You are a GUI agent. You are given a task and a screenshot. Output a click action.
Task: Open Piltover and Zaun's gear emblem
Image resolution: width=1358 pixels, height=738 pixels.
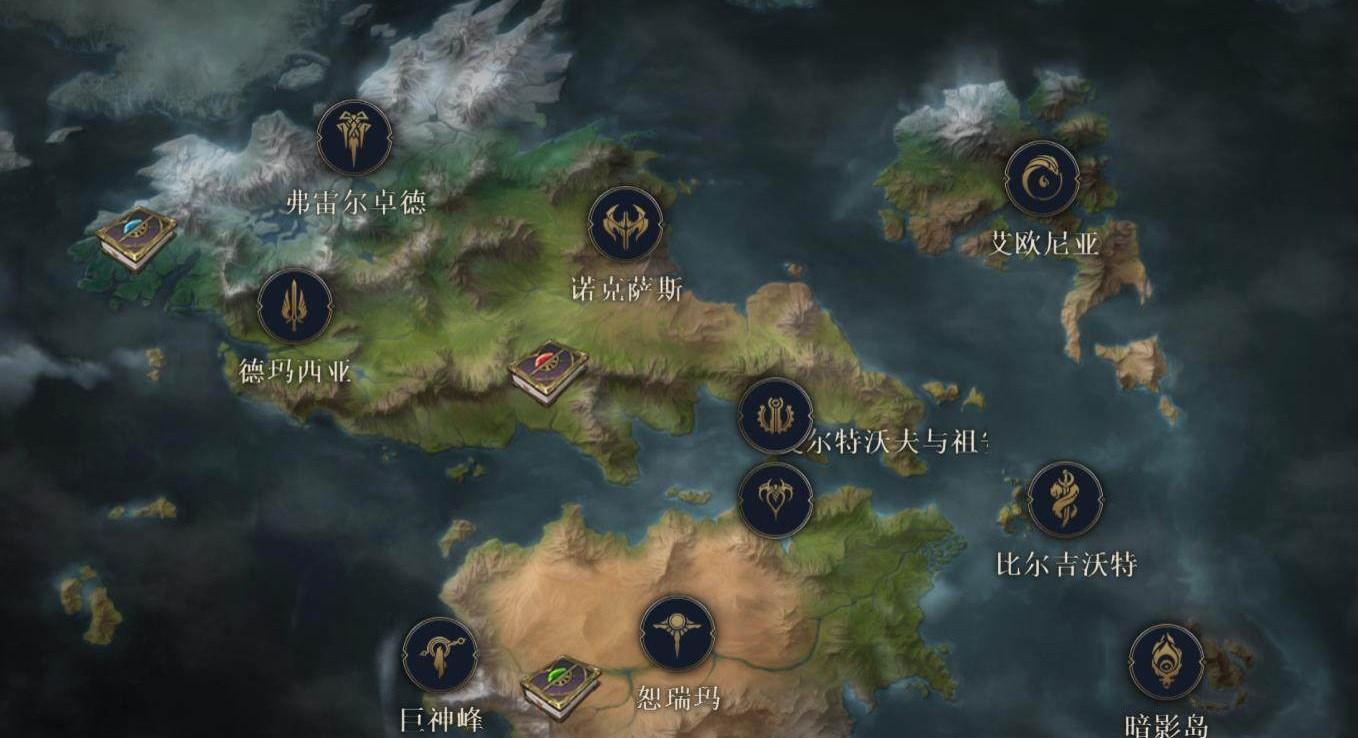click(775, 415)
